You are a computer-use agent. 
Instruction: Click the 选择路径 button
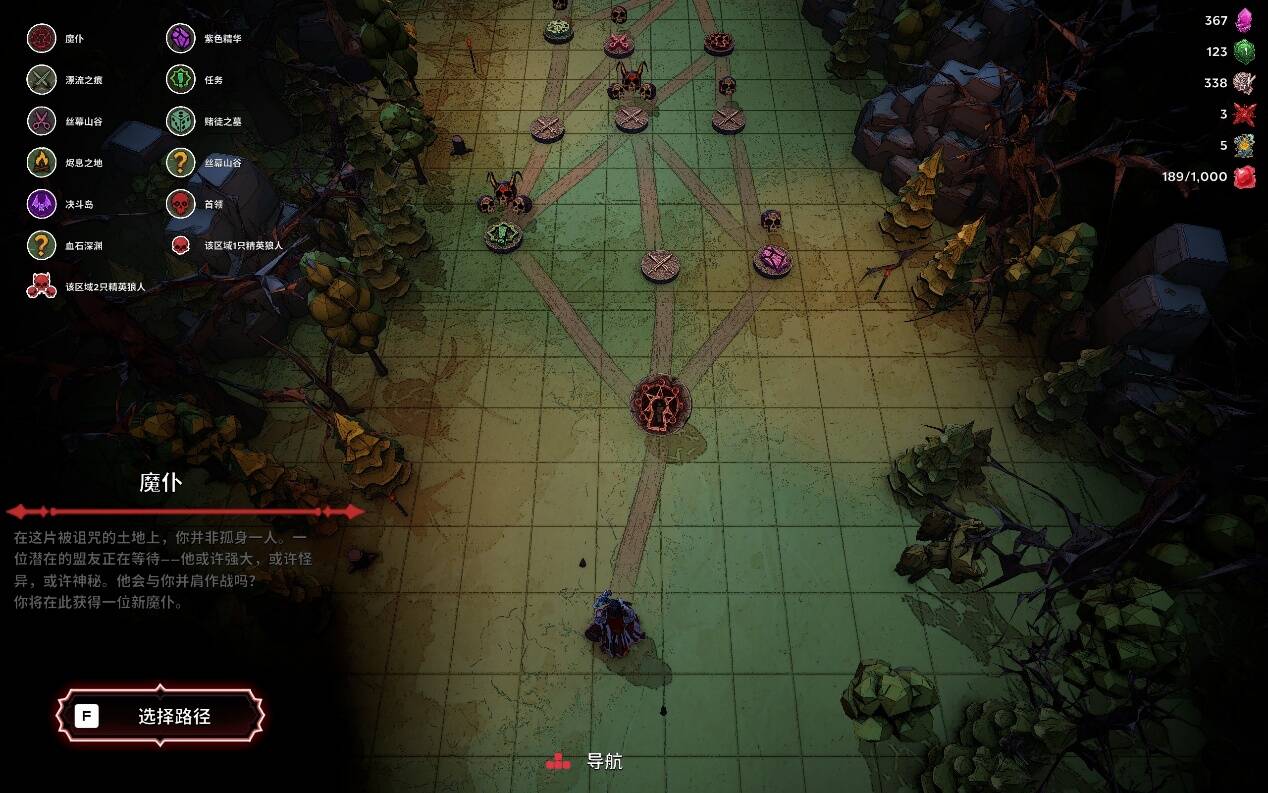pyautogui.click(x=160, y=716)
